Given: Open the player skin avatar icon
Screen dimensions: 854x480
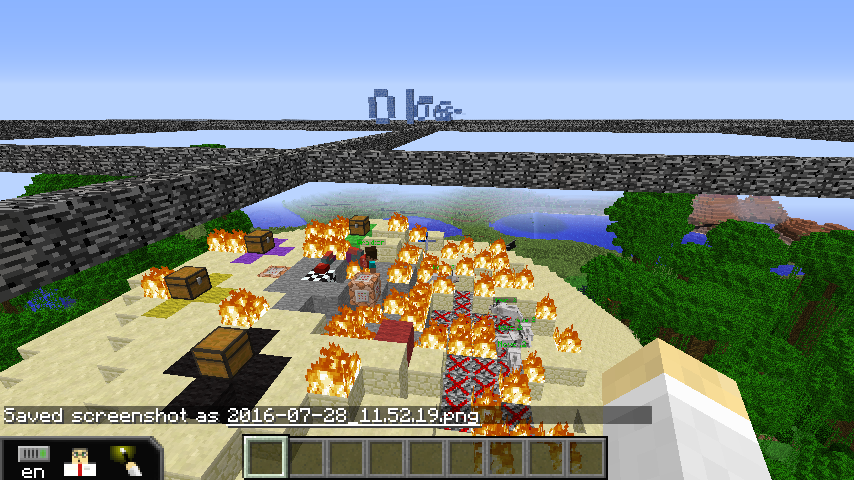Looking at the screenshot, I should point(79,461).
